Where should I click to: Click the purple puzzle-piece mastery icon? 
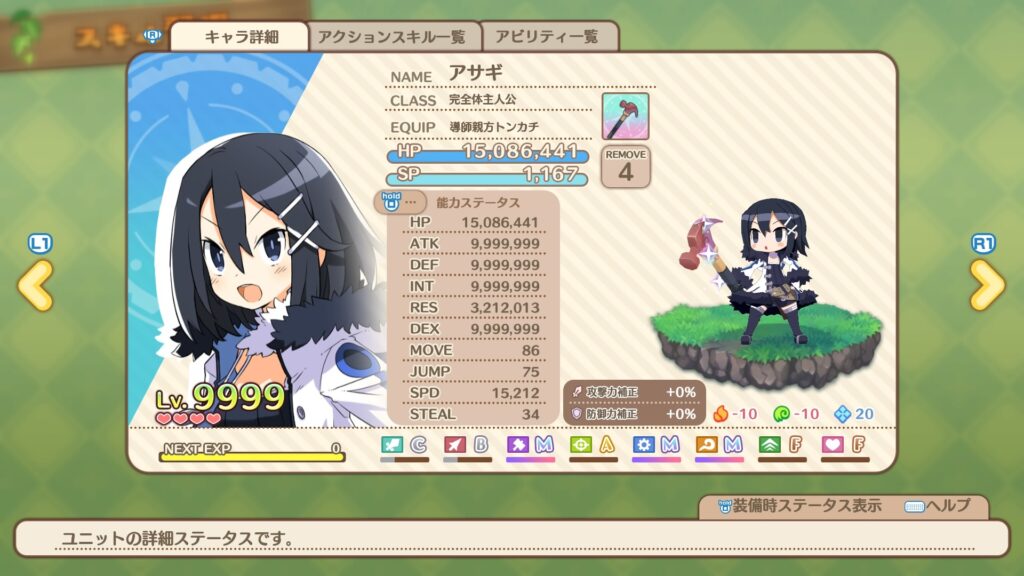tap(517, 443)
